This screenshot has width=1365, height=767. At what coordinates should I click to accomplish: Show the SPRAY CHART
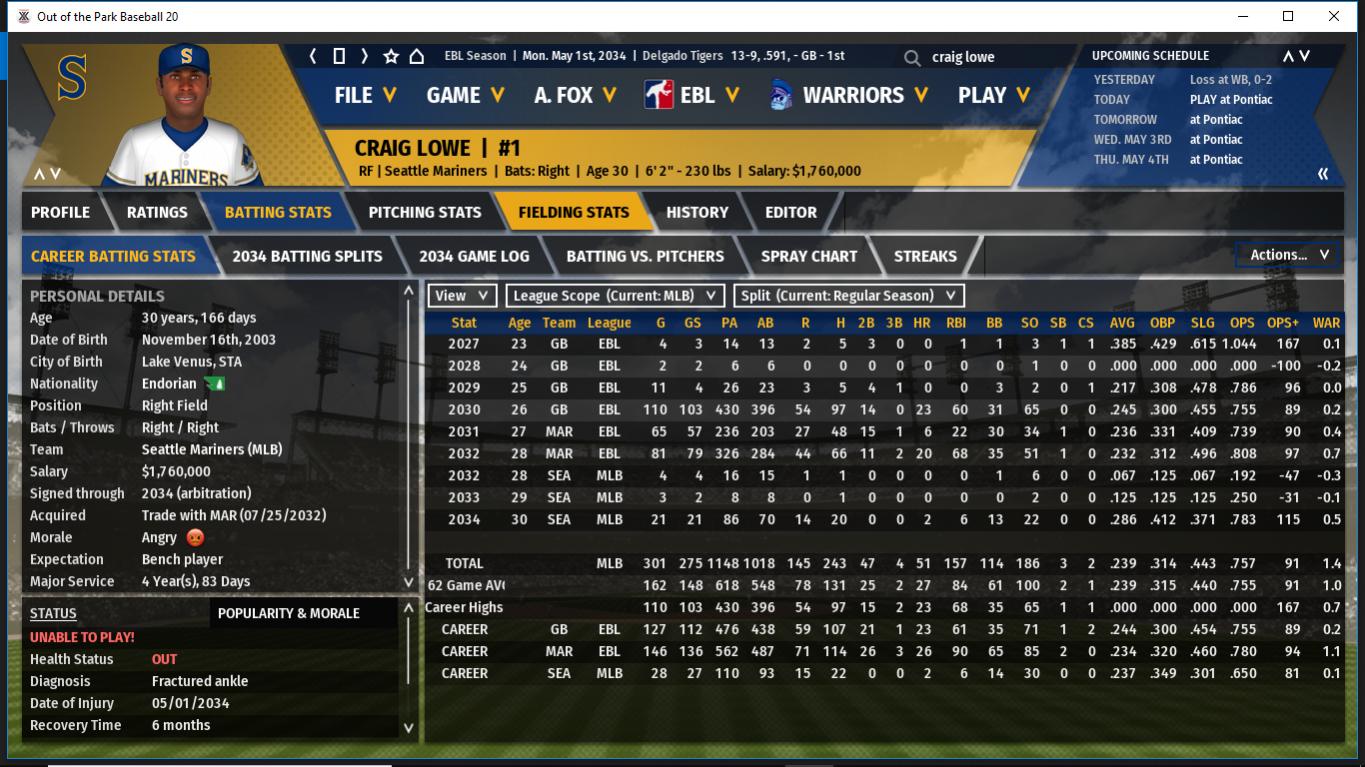[809, 256]
